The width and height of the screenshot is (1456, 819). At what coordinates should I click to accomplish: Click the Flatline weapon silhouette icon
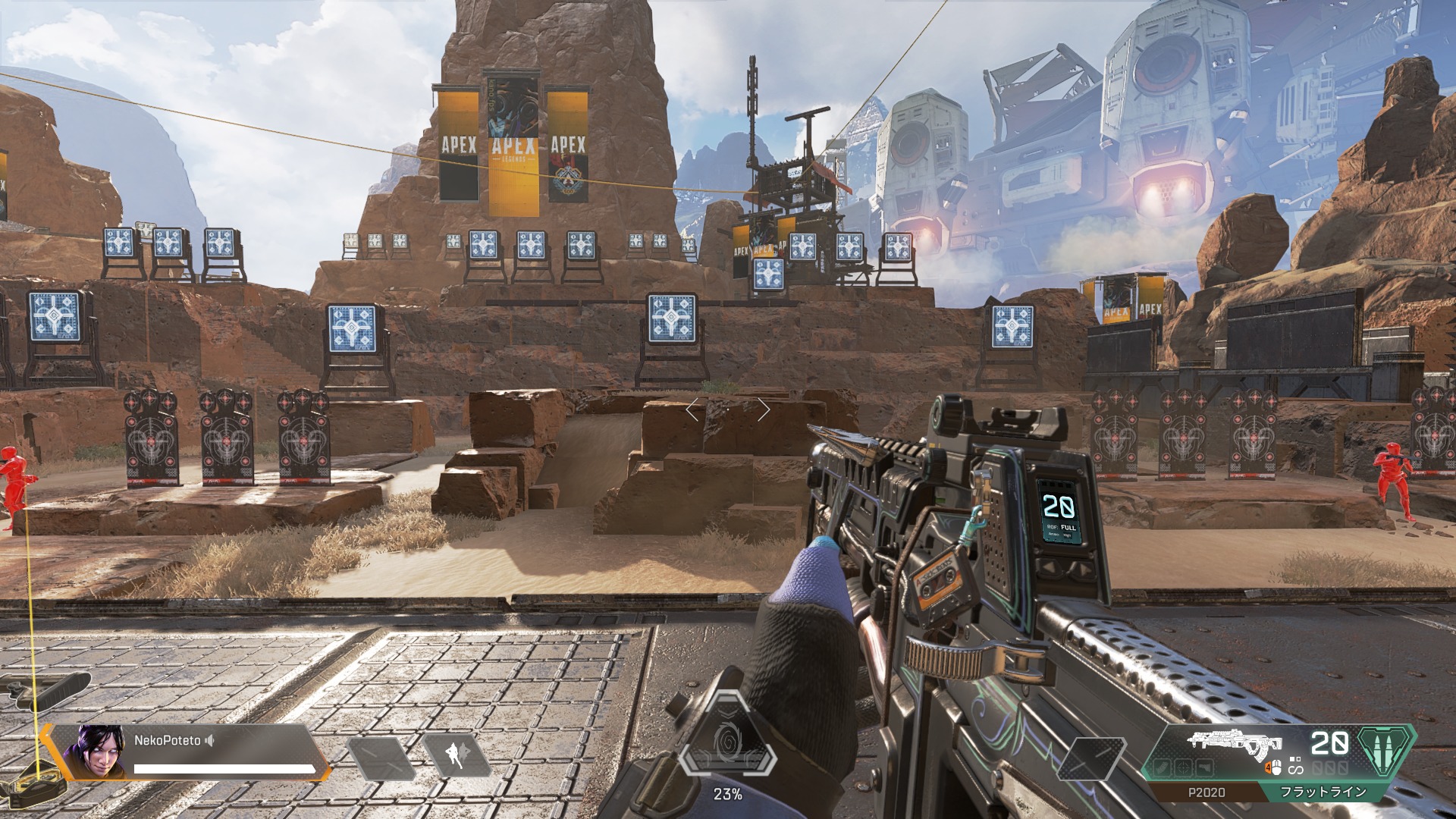(1235, 744)
